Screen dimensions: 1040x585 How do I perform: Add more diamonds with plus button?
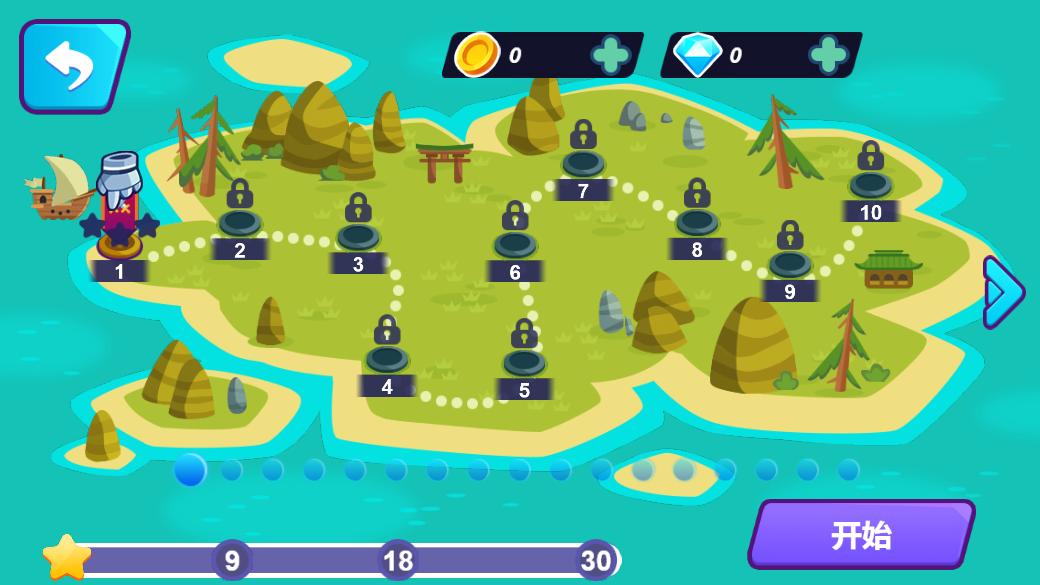click(x=828, y=55)
